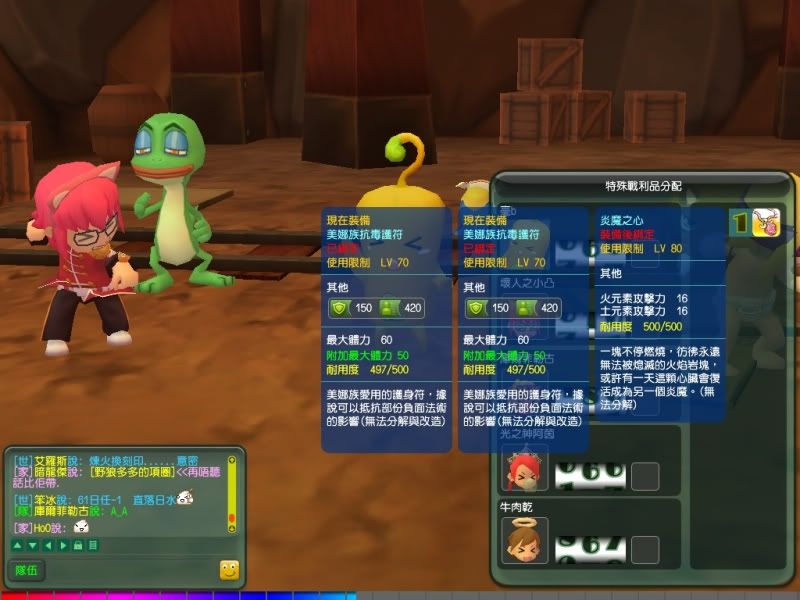Select the red-haired masked player portrait
Viewport: 800px width, 600px height.
tap(525, 472)
